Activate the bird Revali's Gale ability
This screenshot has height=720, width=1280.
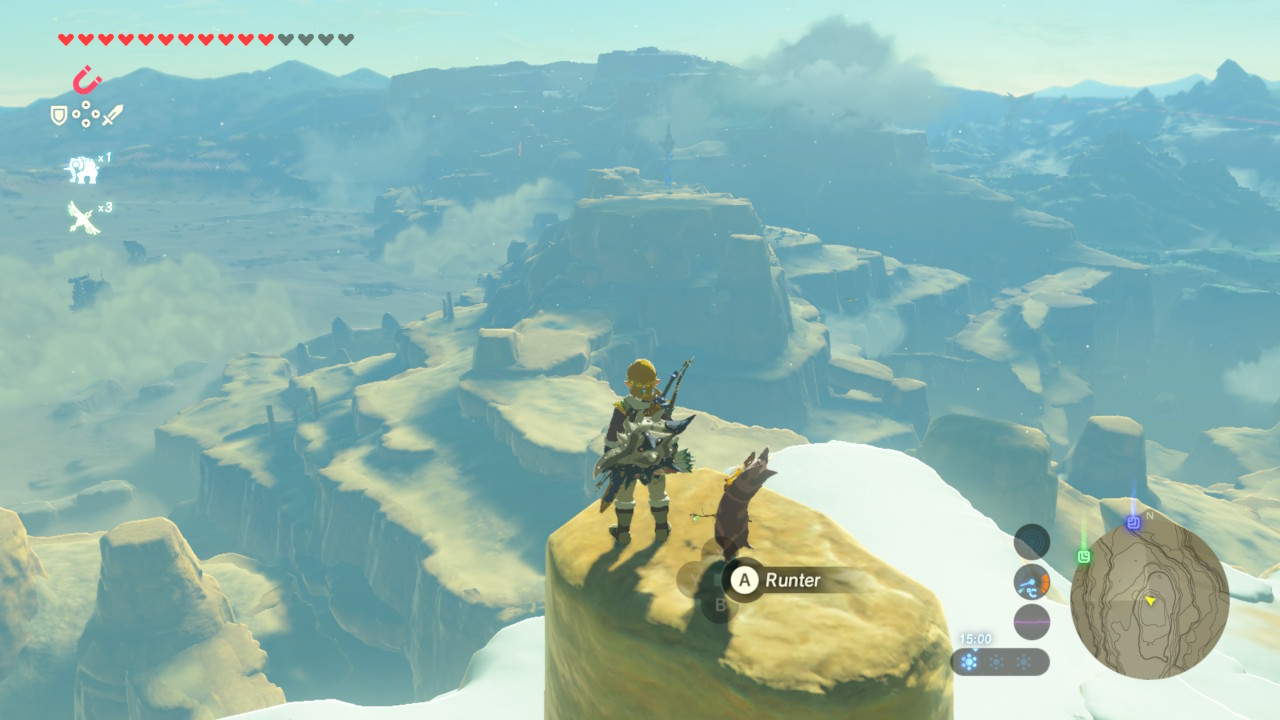pyautogui.click(x=82, y=216)
